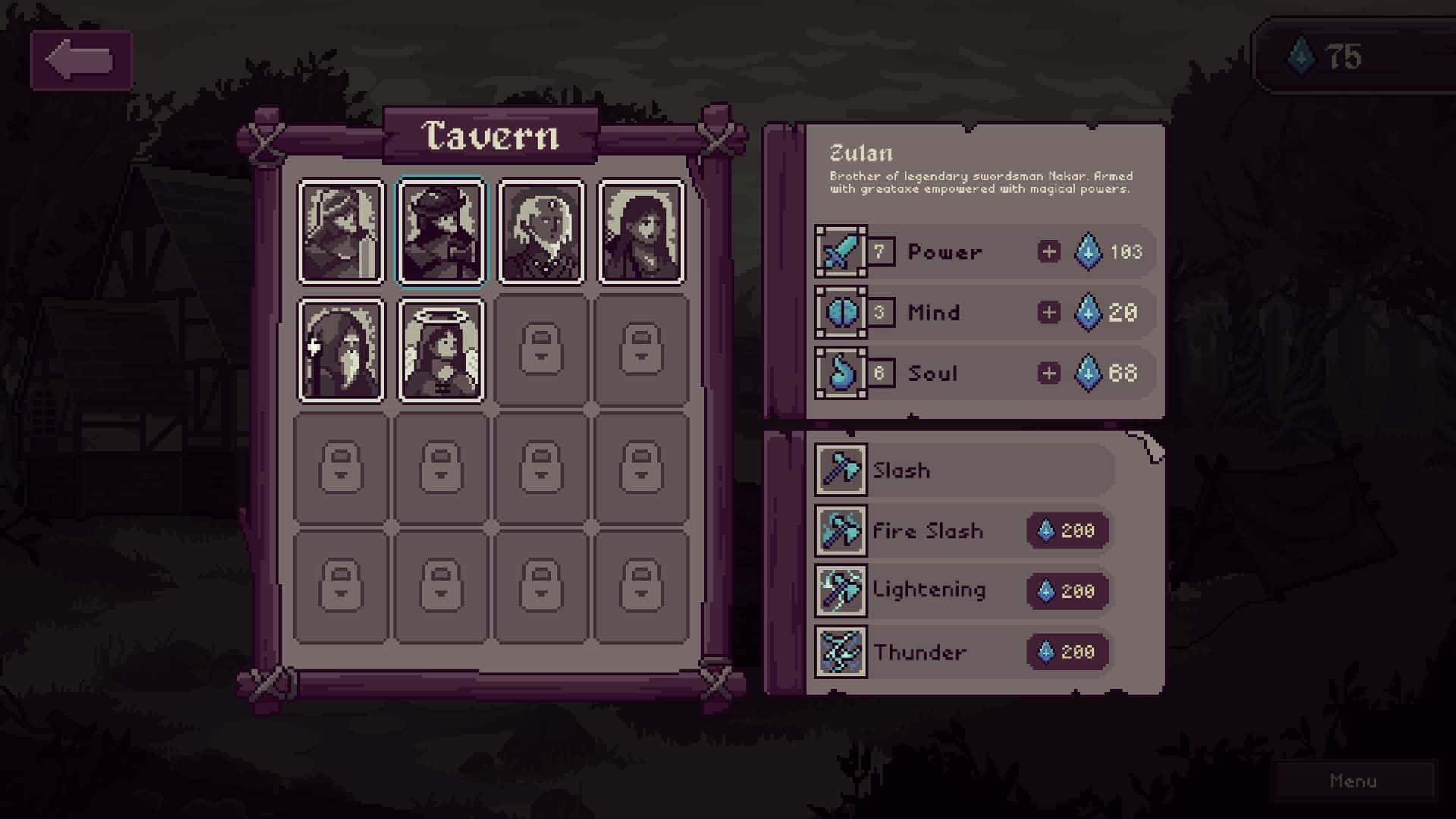Purchase Fire Slash for 200 gems
This screenshot has height=819, width=1456.
click(1065, 531)
